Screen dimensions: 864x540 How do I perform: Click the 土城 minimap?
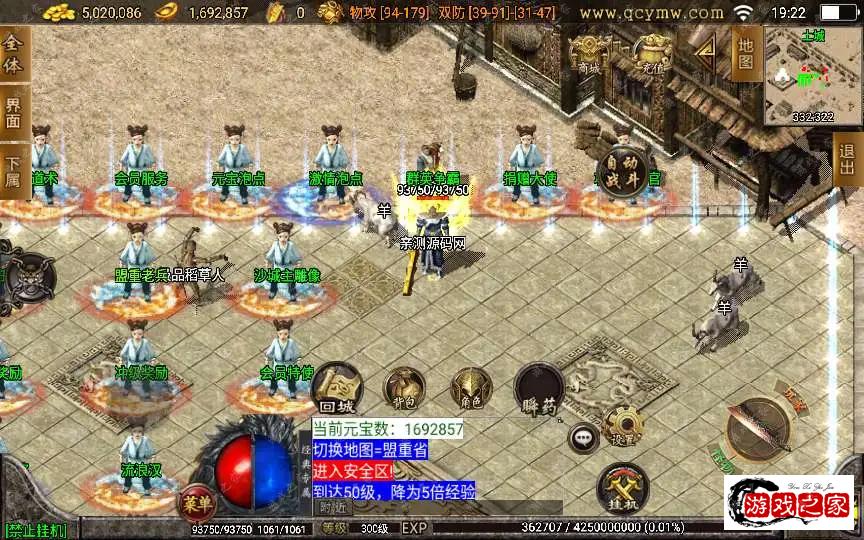[x=812, y=75]
